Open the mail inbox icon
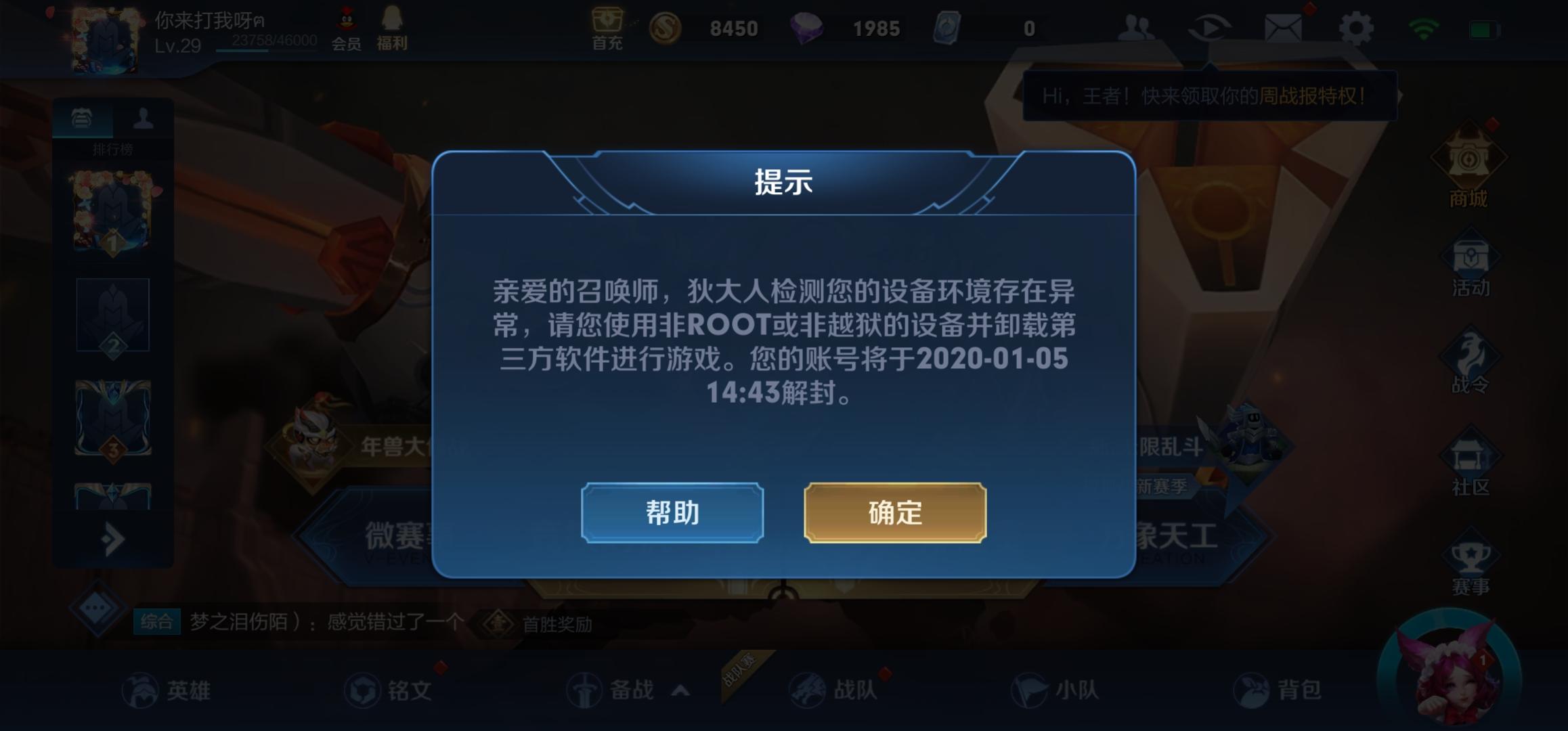The height and width of the screenshot is (731, 1568). pos(1284,27)
